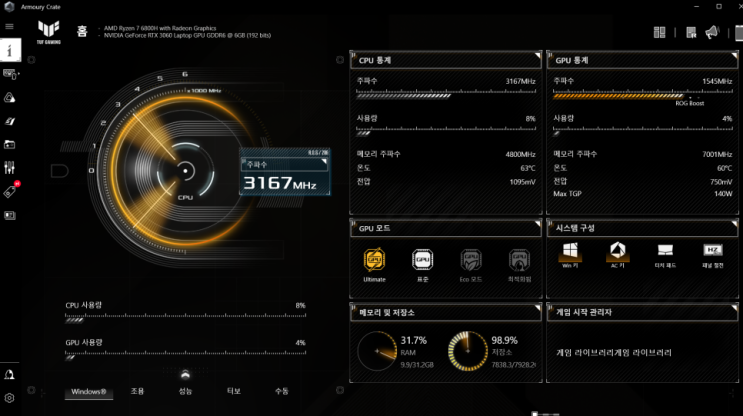Choose the 수동 manual mode

point(281,391)
